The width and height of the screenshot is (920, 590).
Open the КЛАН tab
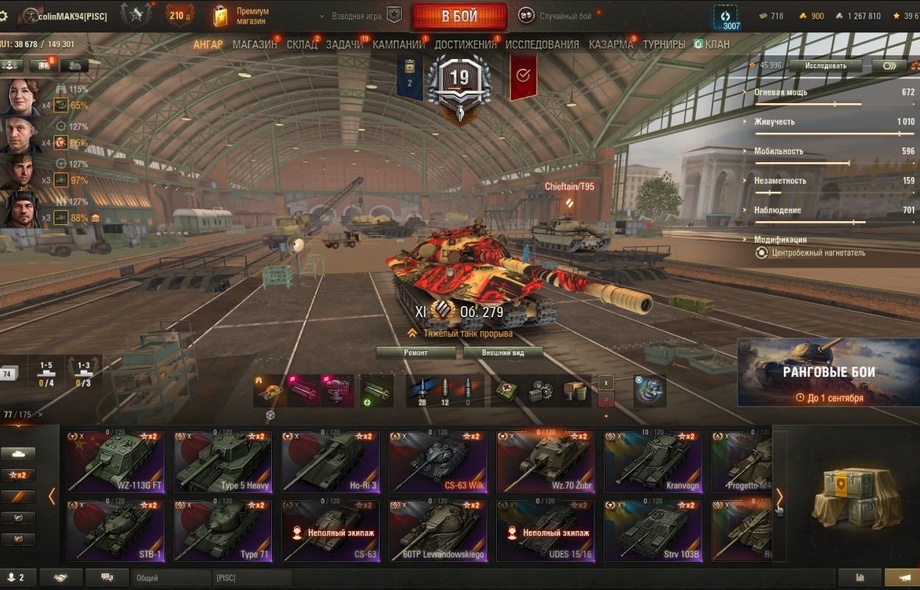coord(716,45)
